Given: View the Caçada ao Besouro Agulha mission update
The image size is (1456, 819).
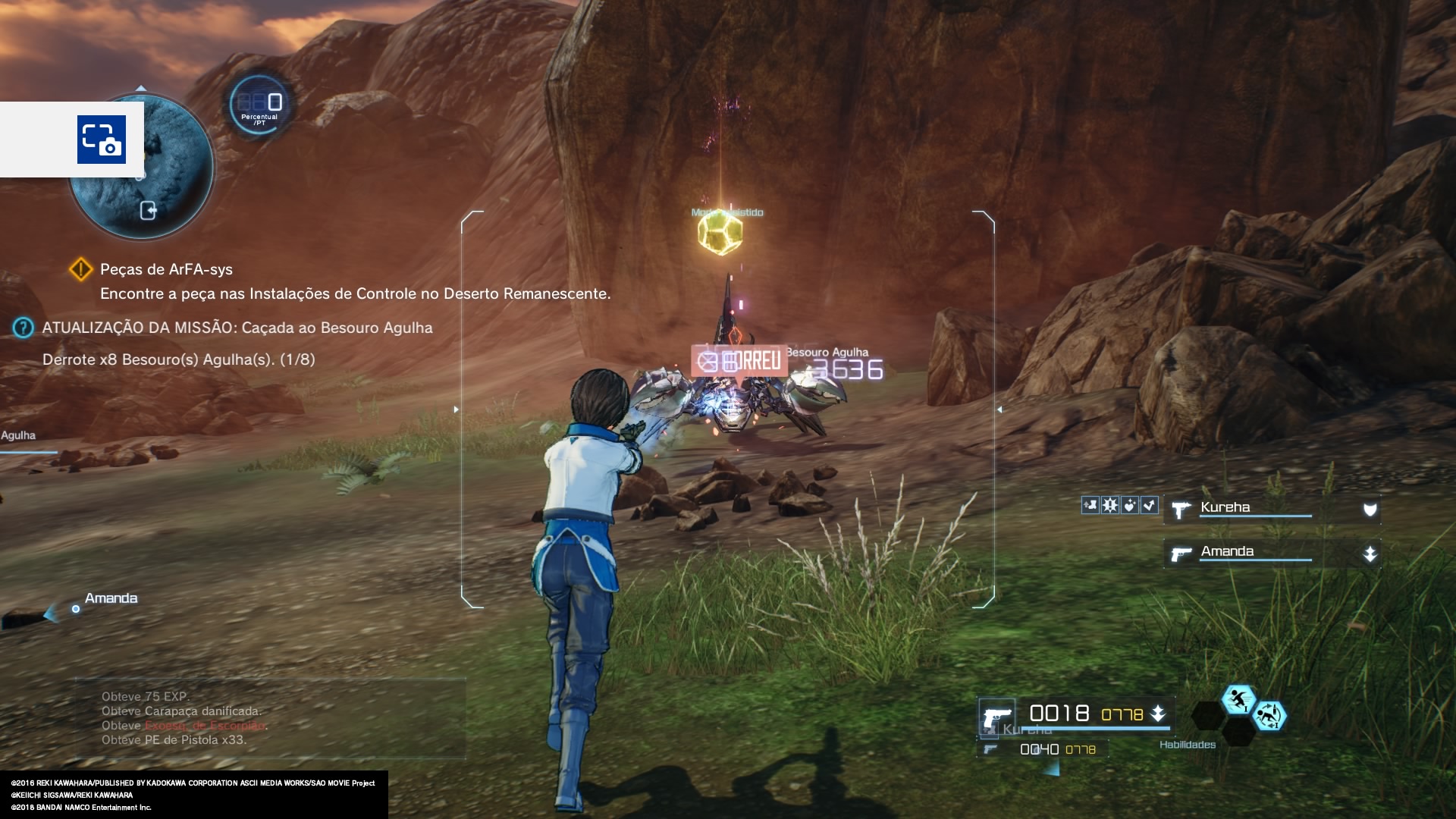Looking at the screenshot, I should point(237,328).
